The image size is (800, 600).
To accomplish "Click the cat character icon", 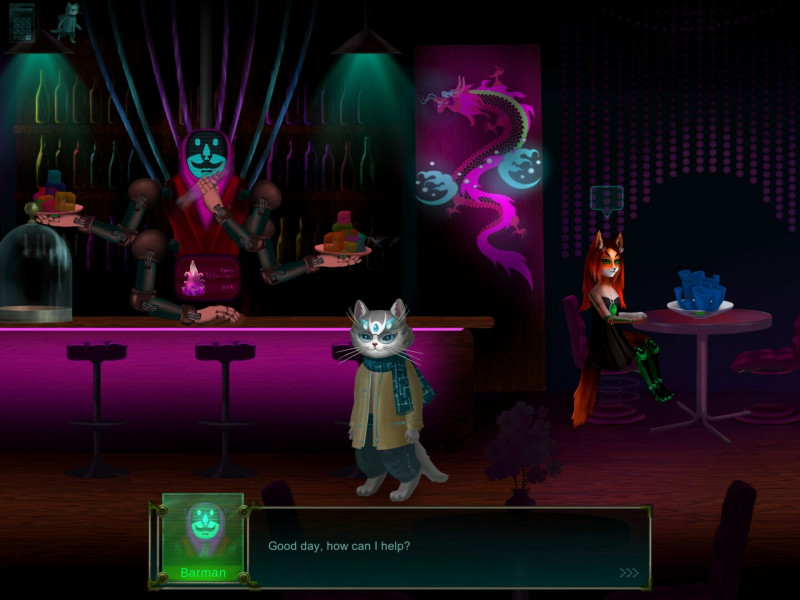I will pyautogui.click(x=67, y=19).
